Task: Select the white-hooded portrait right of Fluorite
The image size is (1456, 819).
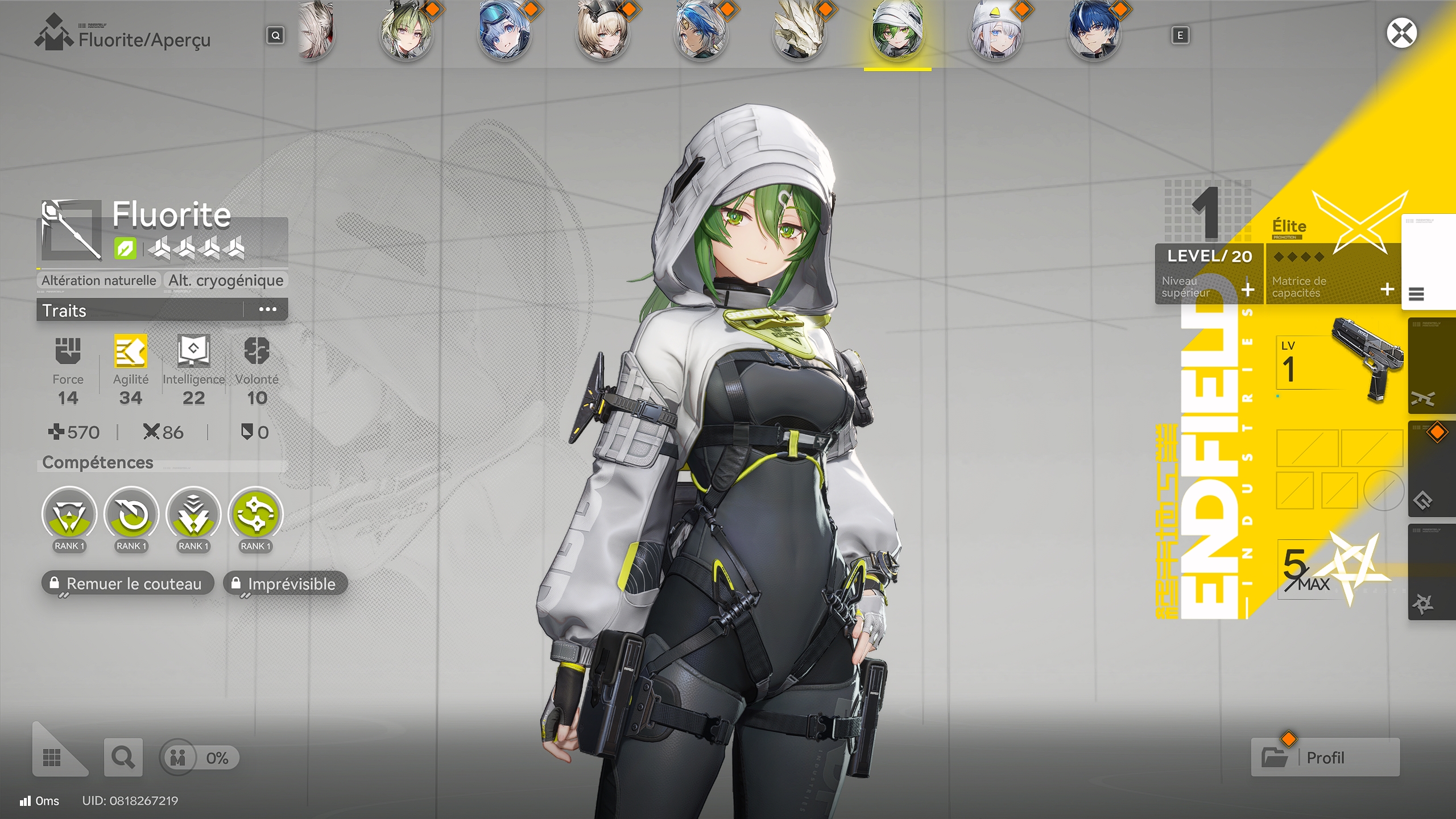Action: [996, 32]
